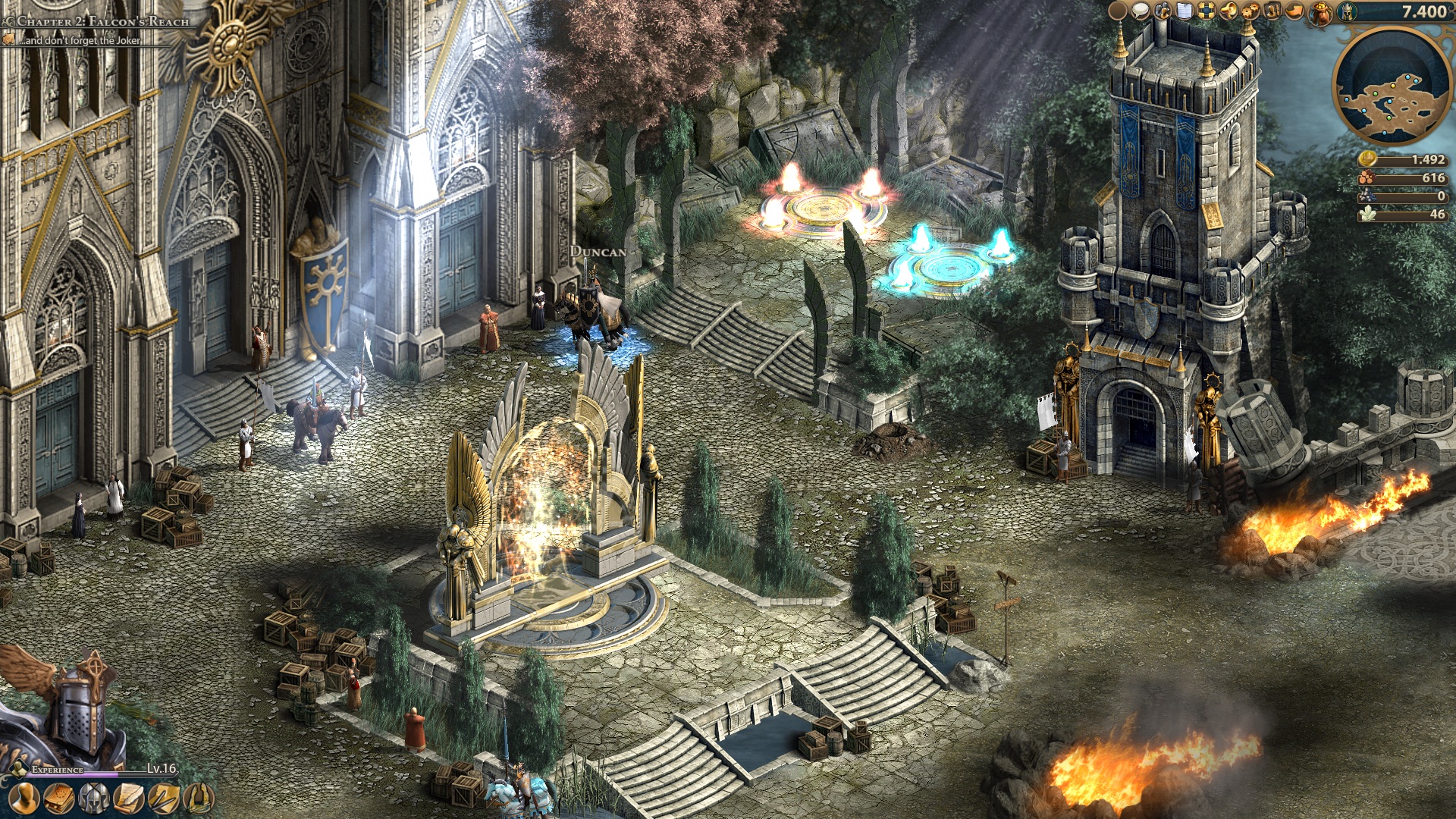The width and height of the screenshot is (1456, 819).
Task: Open settings using the gears icon
Action: tap(1250, 11)
